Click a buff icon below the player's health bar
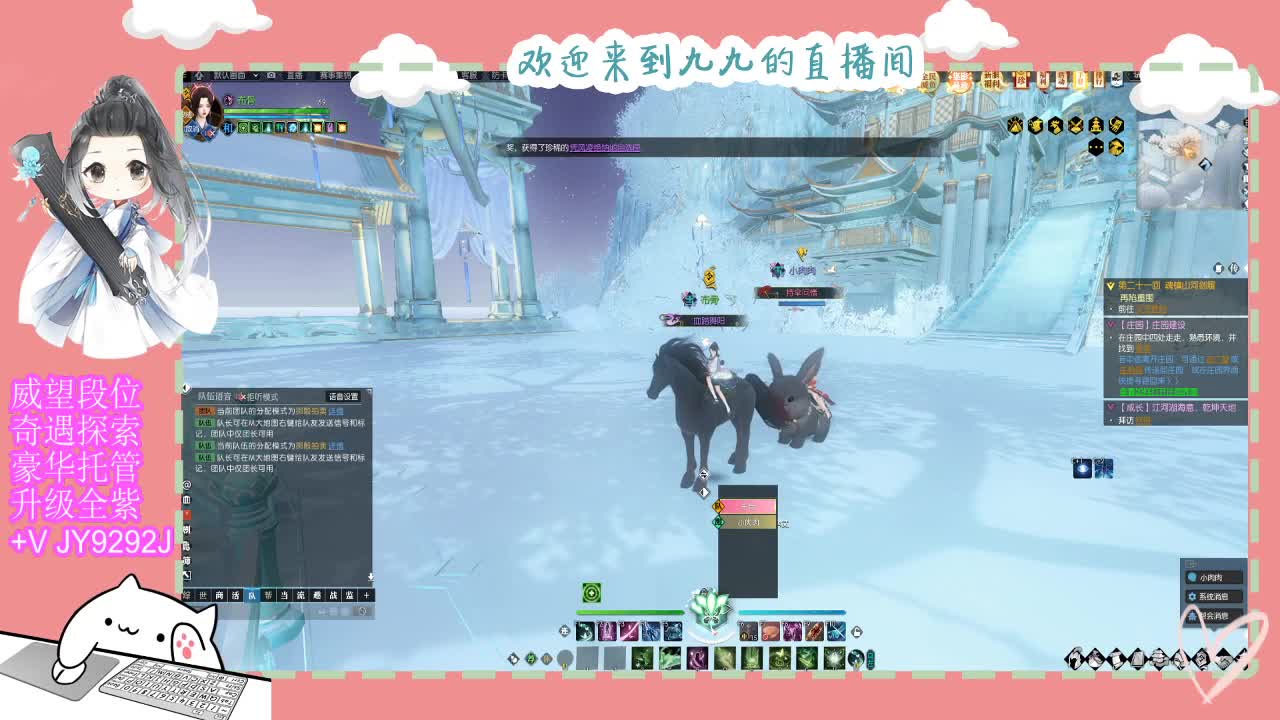 coord(243,127)
